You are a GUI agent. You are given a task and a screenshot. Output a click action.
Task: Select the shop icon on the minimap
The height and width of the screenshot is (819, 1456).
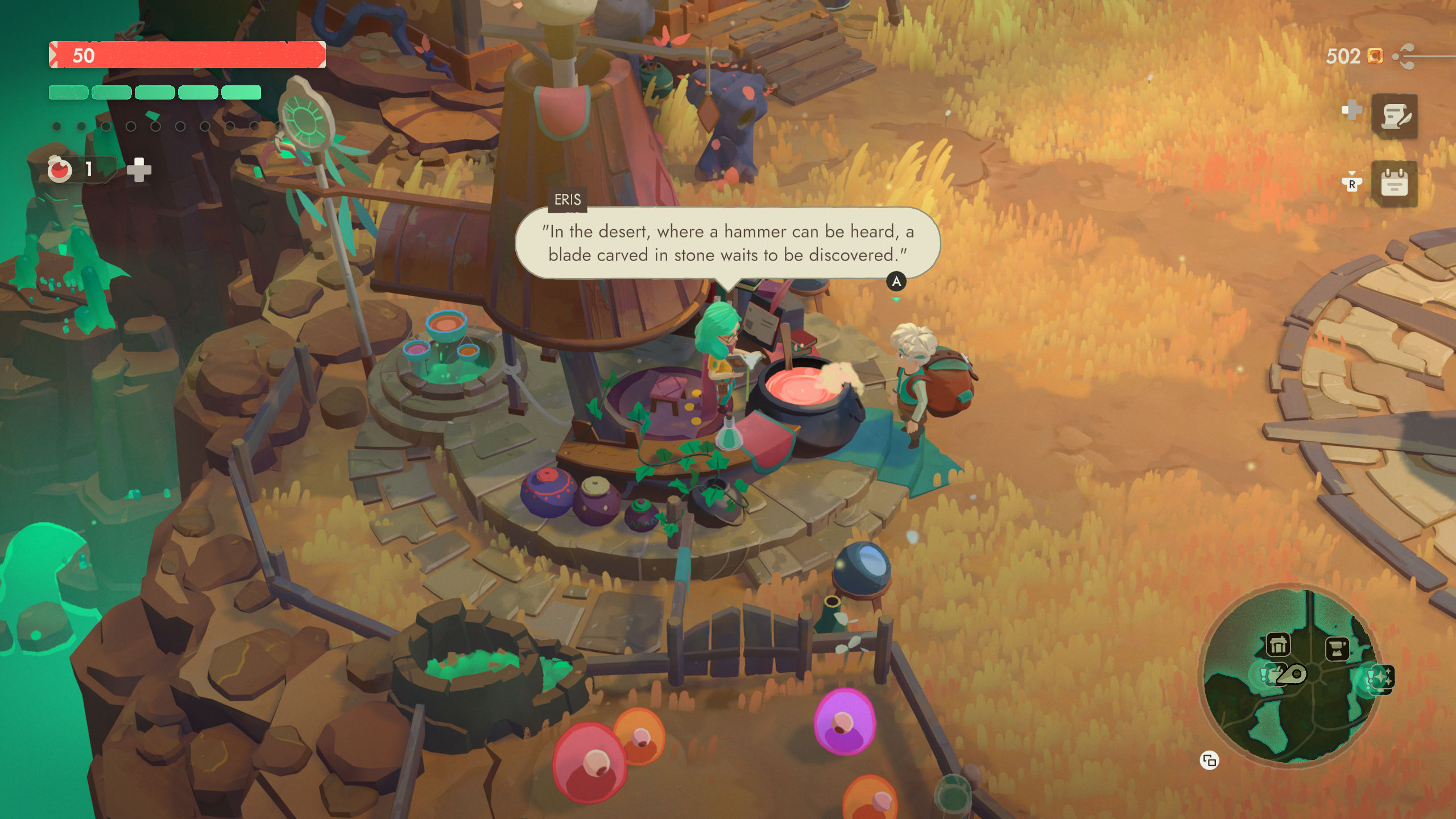[1338, 649]
